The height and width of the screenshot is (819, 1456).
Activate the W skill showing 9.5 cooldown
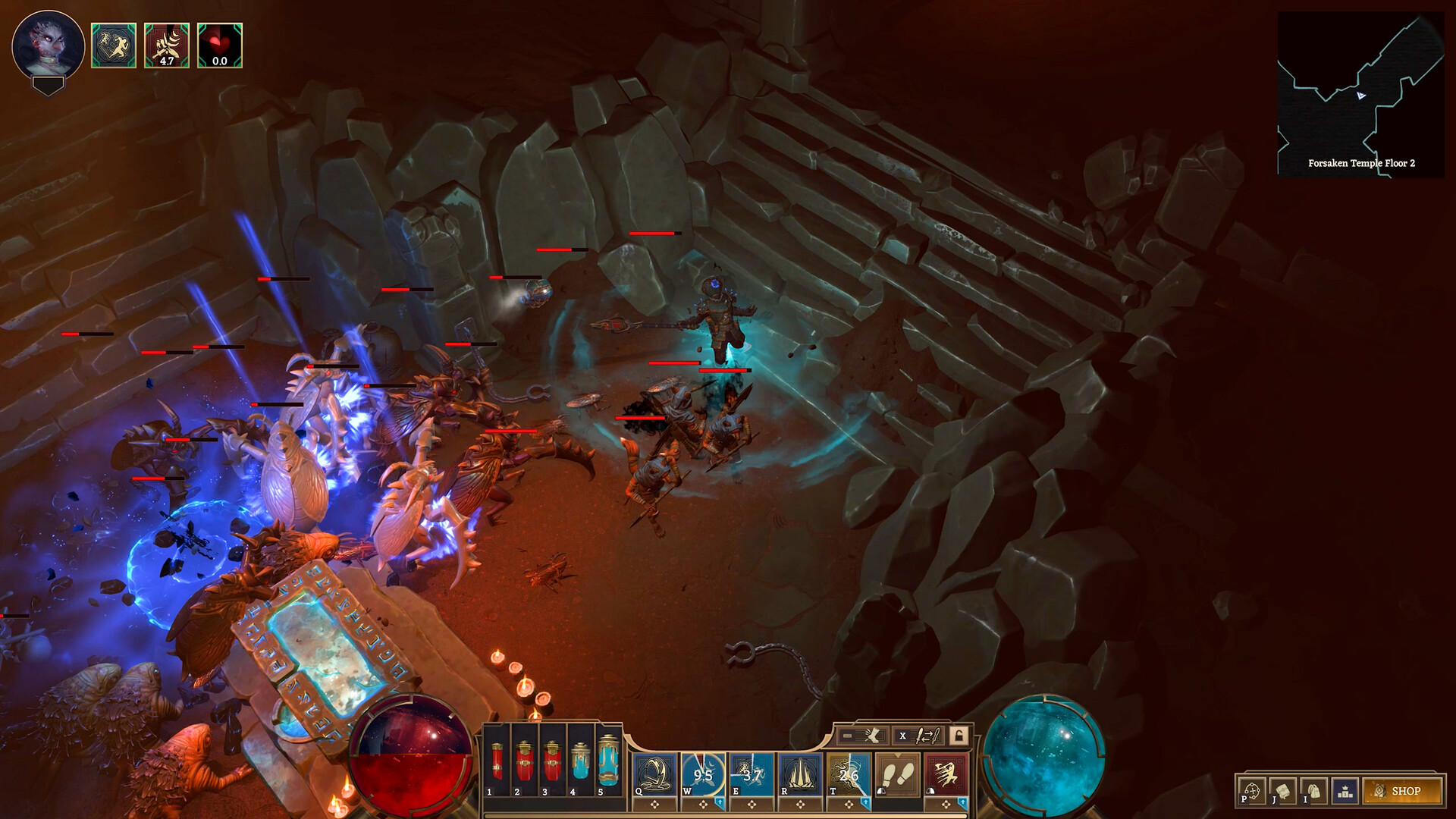click(705, 771)
